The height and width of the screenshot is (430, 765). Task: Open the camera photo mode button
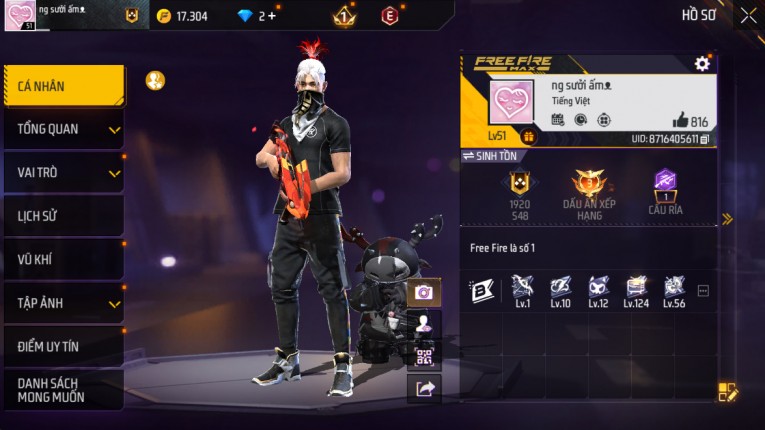coord(424,292)
